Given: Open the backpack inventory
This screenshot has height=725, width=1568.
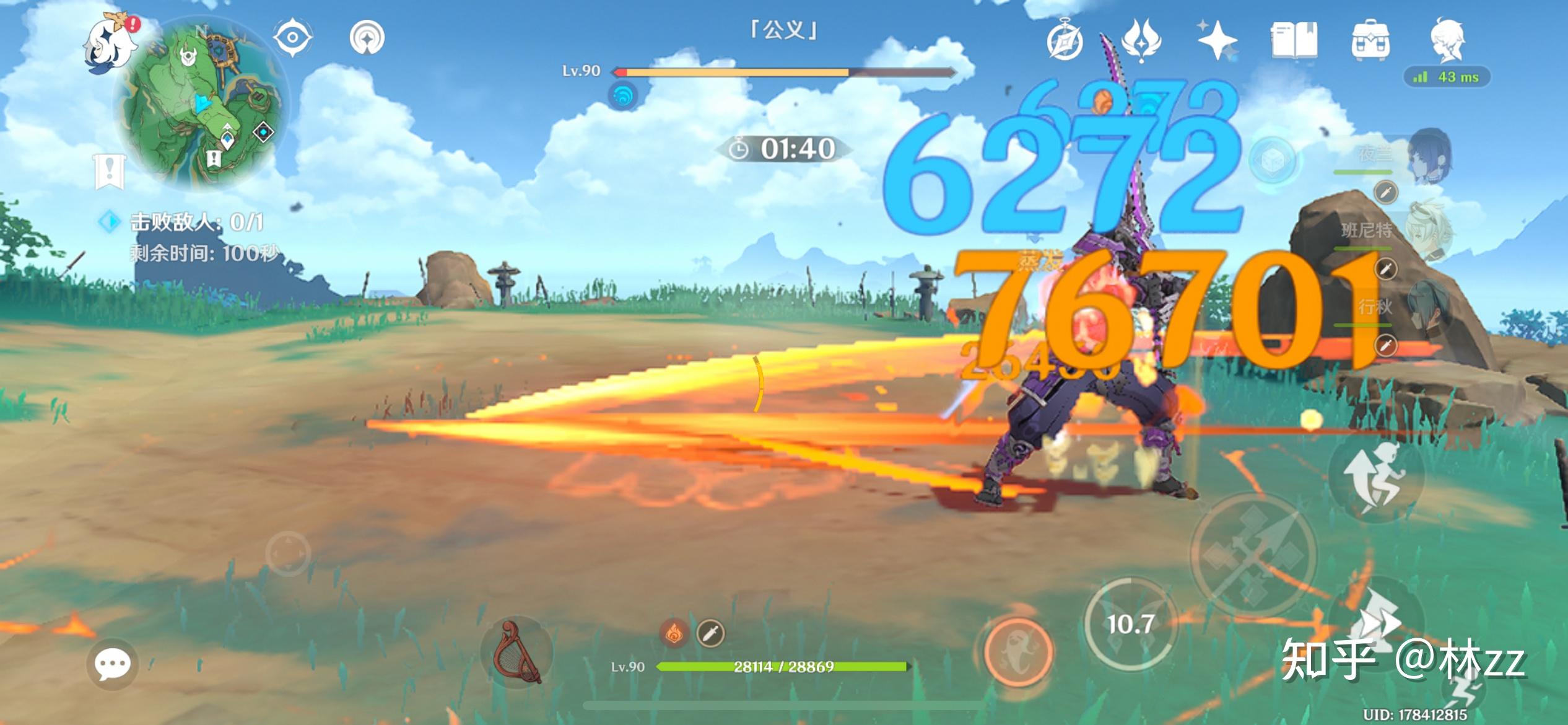Looking at the screenshot, I should tap(1370, 40).
